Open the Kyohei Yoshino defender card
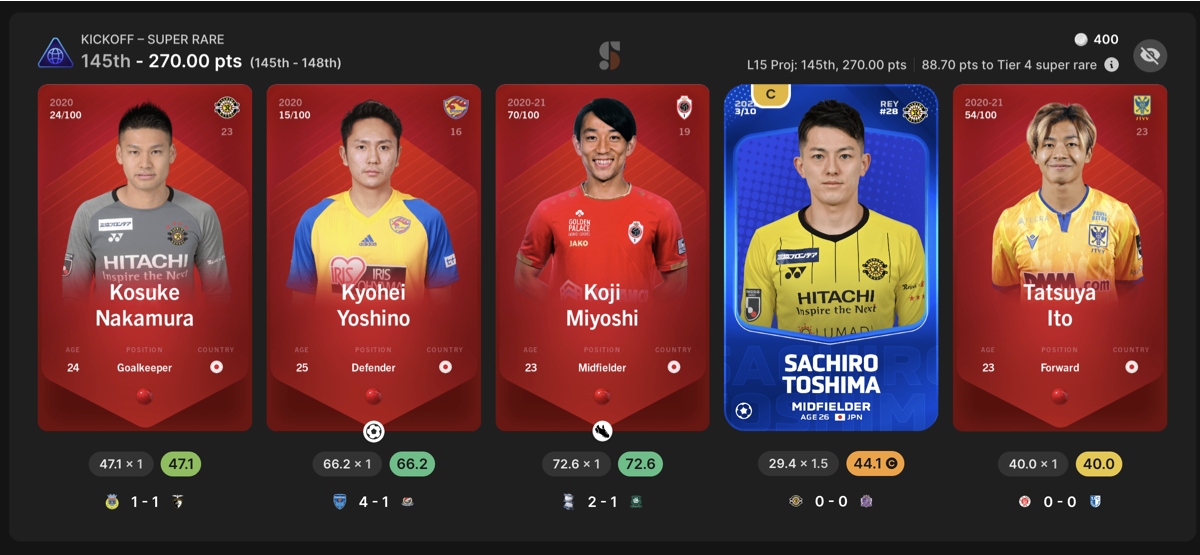The image size is (1200, 555). click(373, 257)
